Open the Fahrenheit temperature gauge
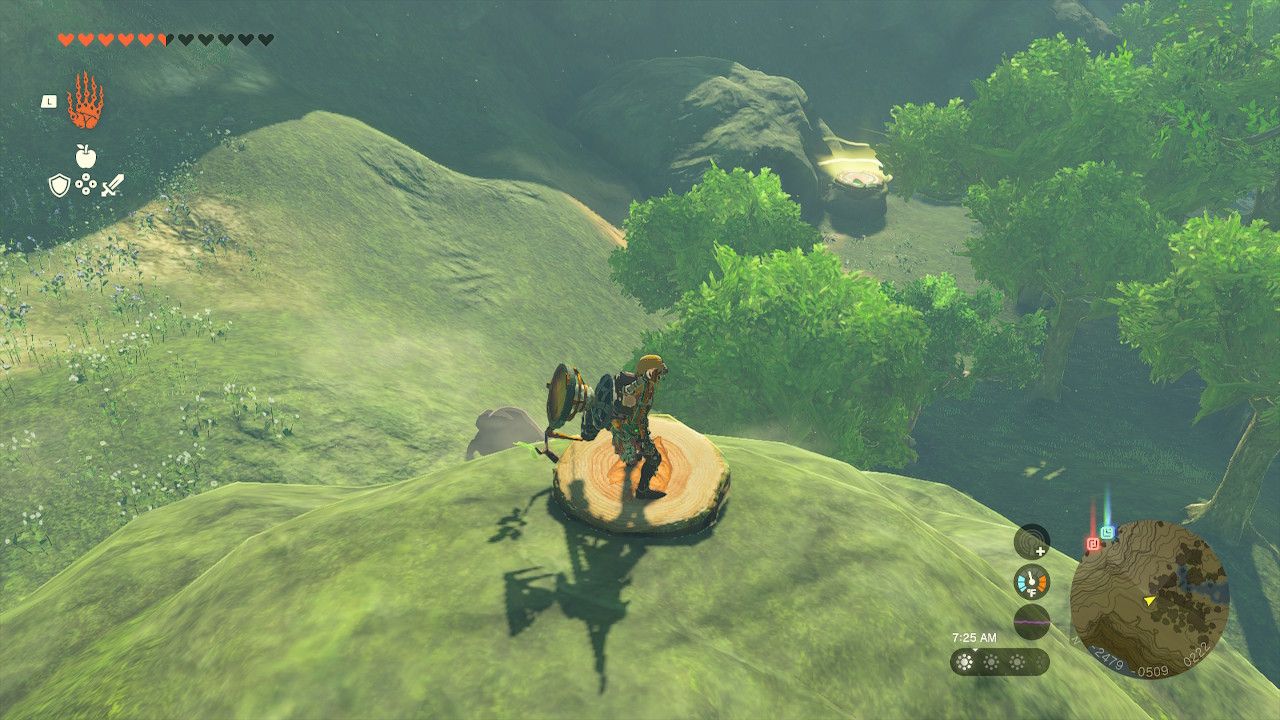The image size is (1280, 720). click(1031, 582)
